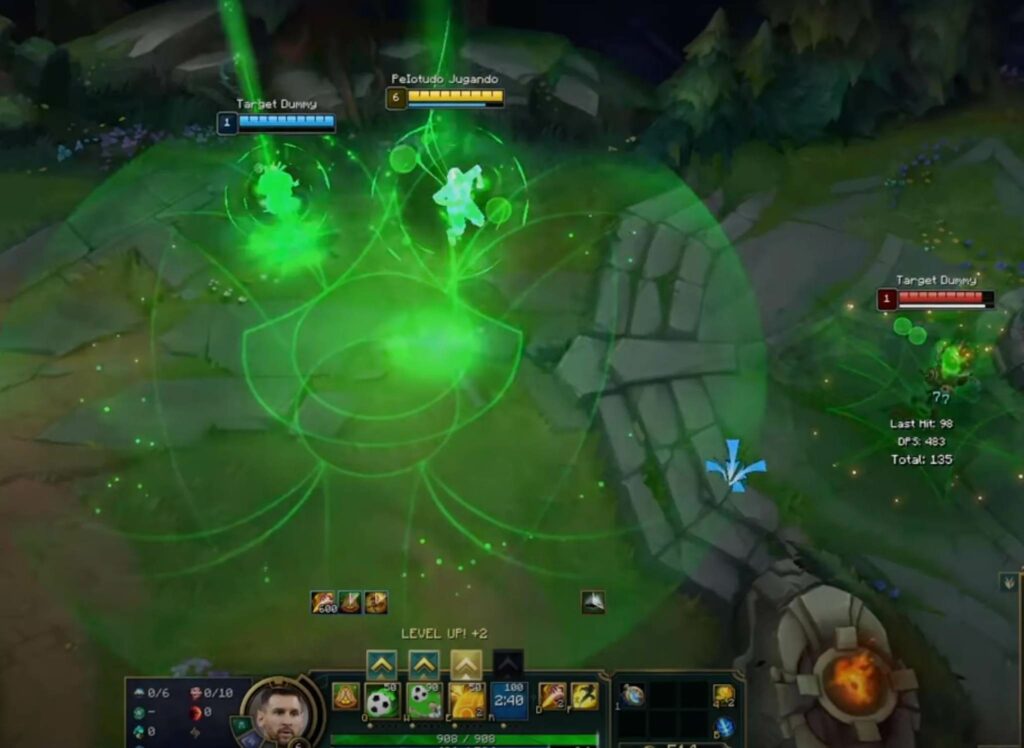Screen dimensions: 1024x748
Task: Activate the green soccer ball W ability
Action: (424, 699)
